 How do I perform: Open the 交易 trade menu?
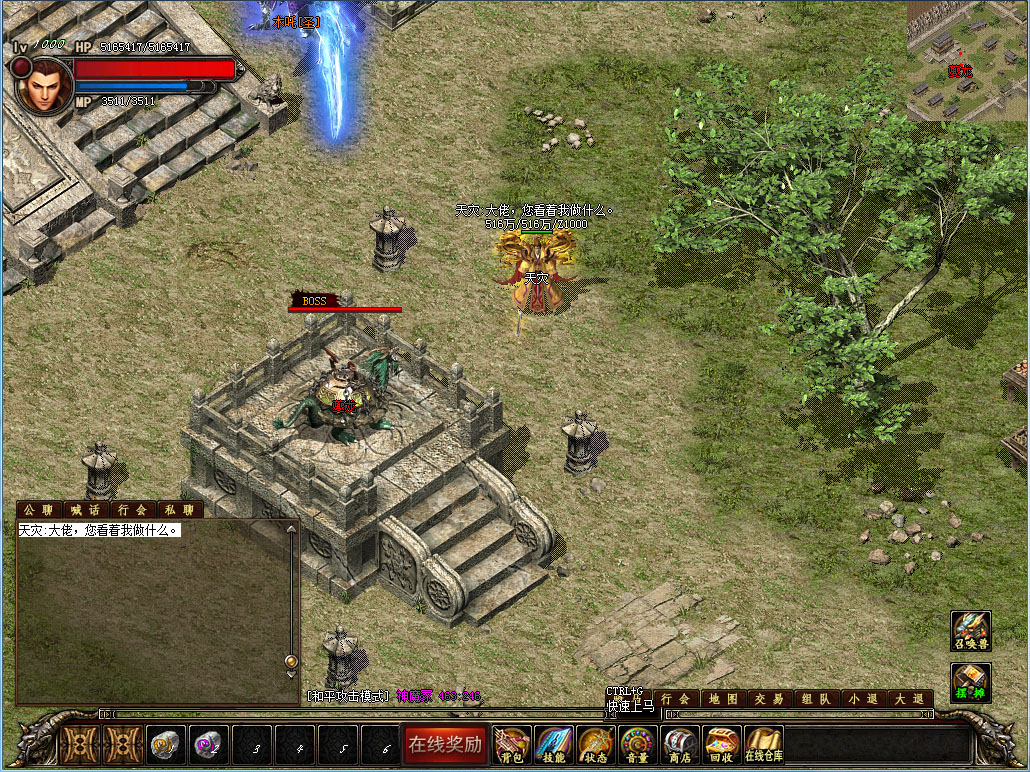coord(770,699)
